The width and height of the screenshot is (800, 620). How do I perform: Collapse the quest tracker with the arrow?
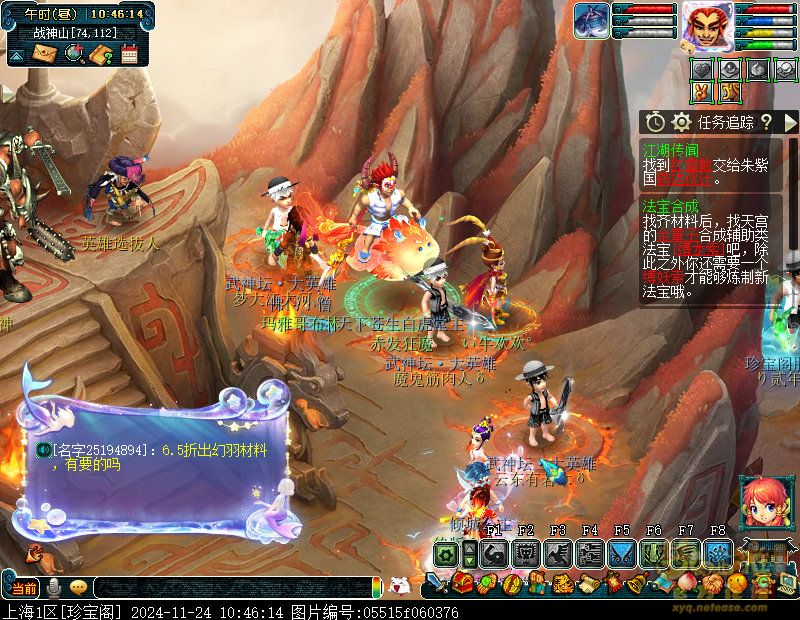pyautogui.click(x=790, y=122)
